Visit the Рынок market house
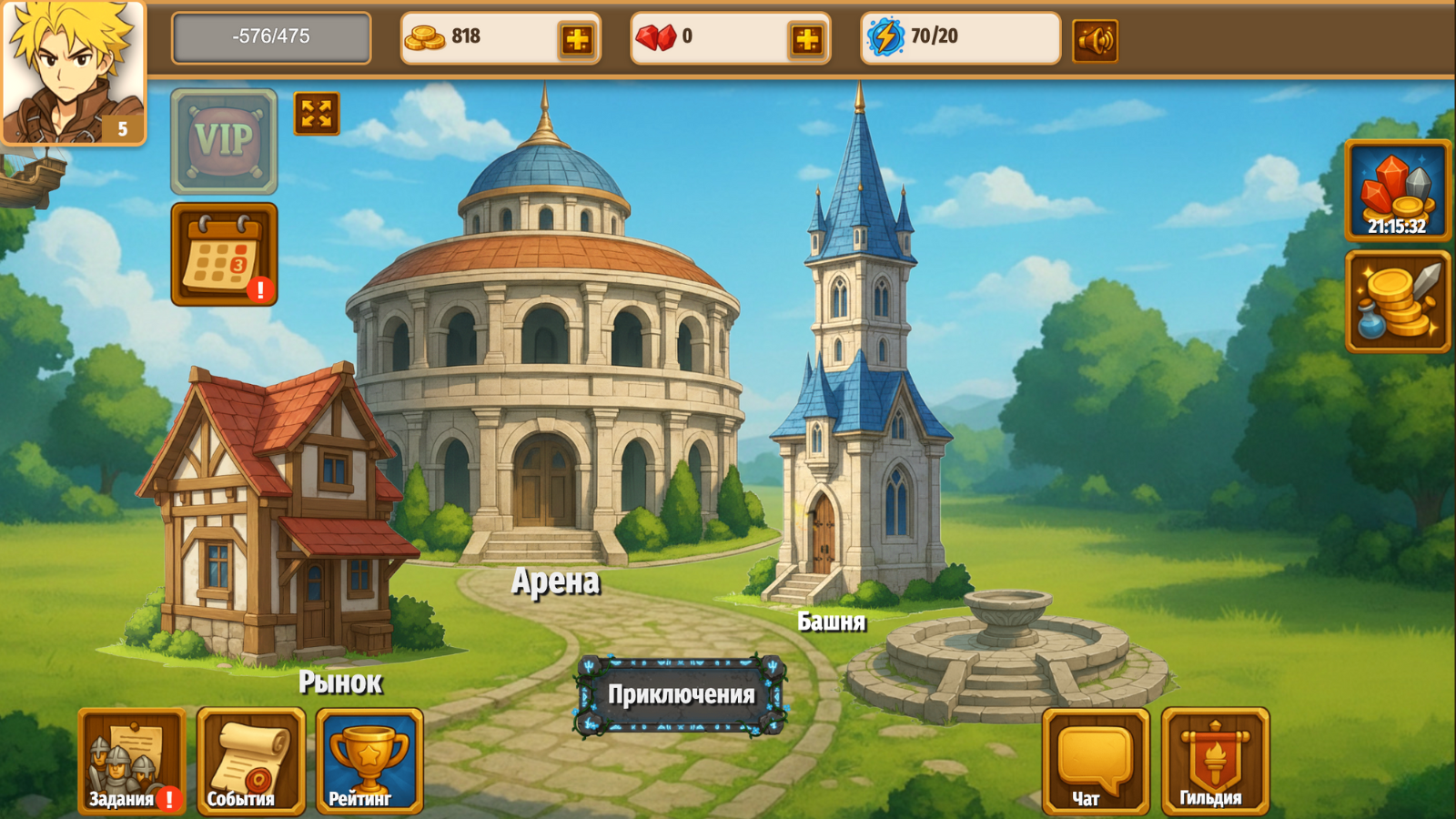 273,510
